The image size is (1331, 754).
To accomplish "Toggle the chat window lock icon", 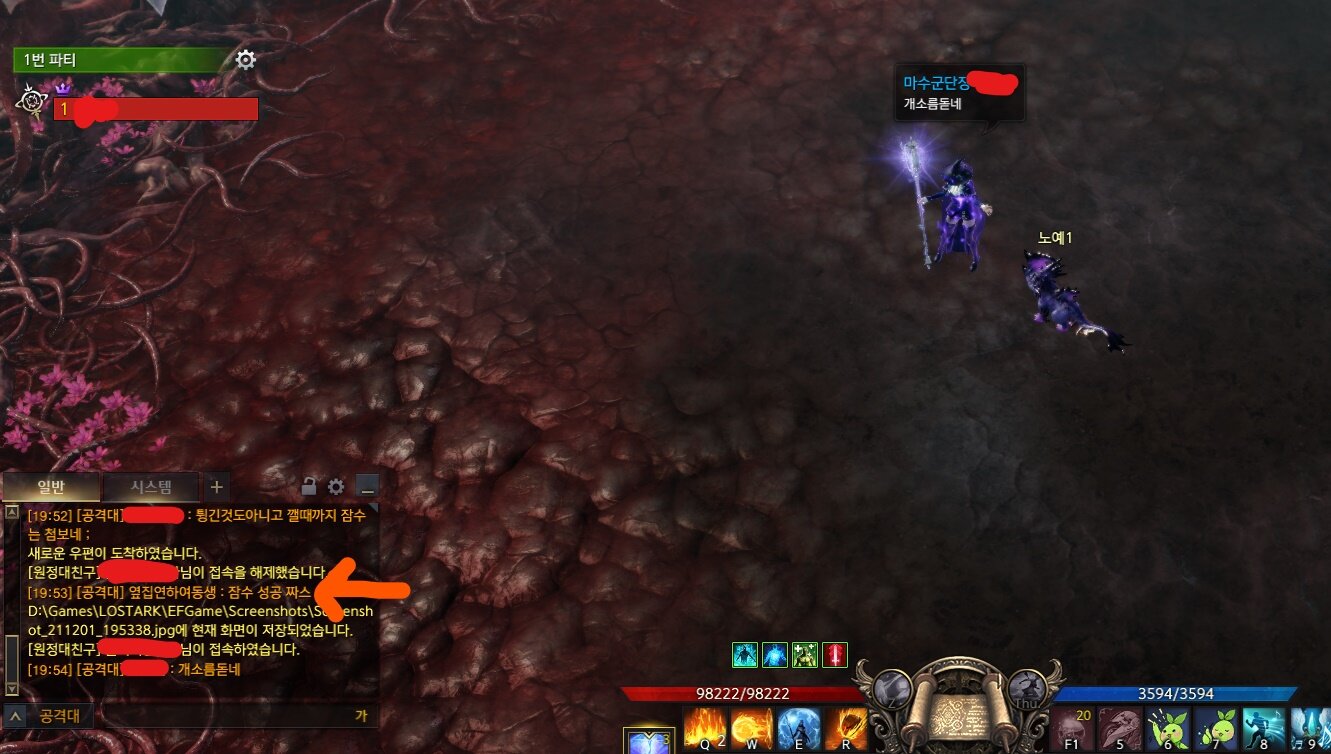I will (310, 488).
